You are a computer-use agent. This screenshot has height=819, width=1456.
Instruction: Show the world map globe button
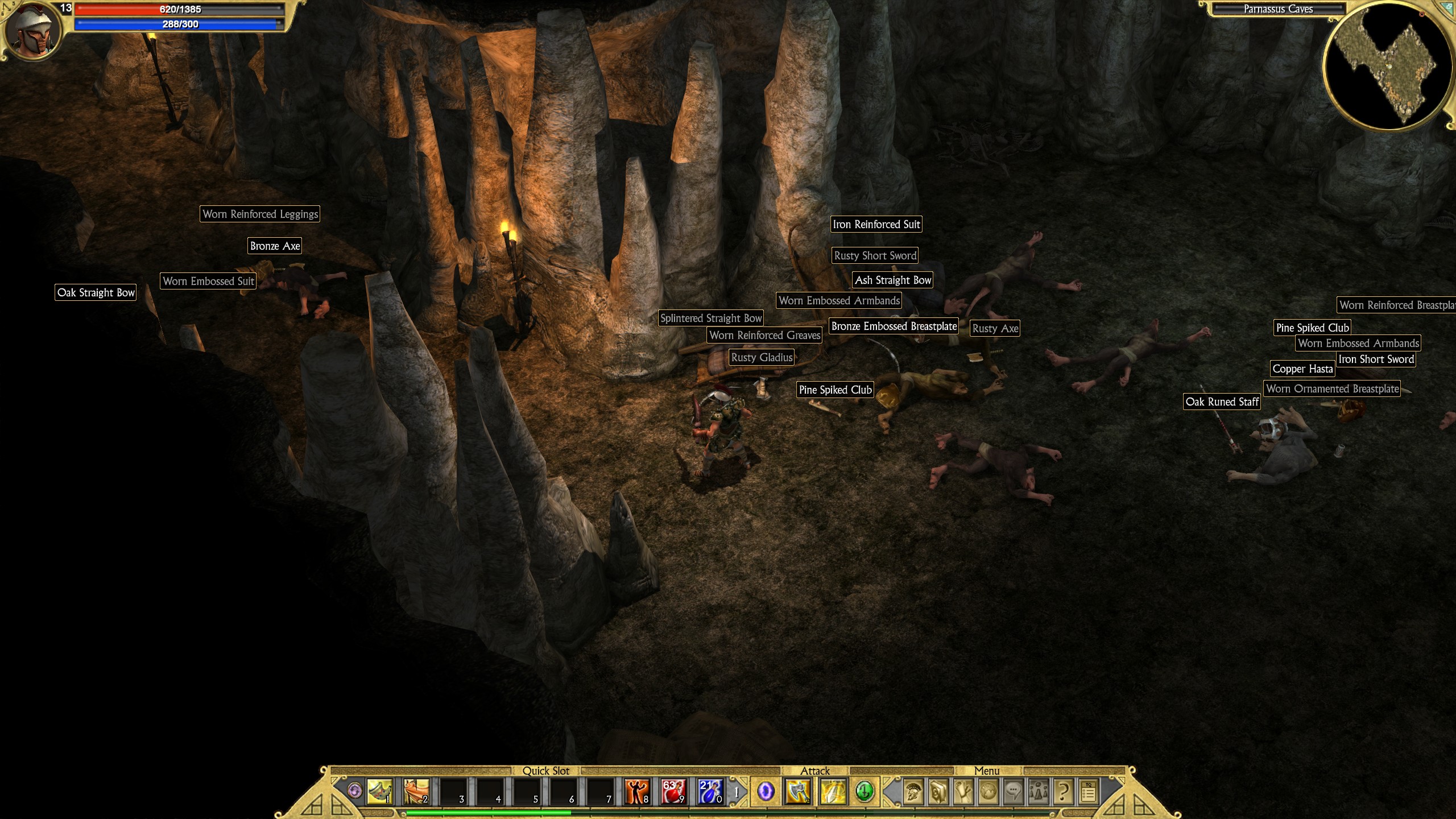pyautogui.click(x=988, y=791)
